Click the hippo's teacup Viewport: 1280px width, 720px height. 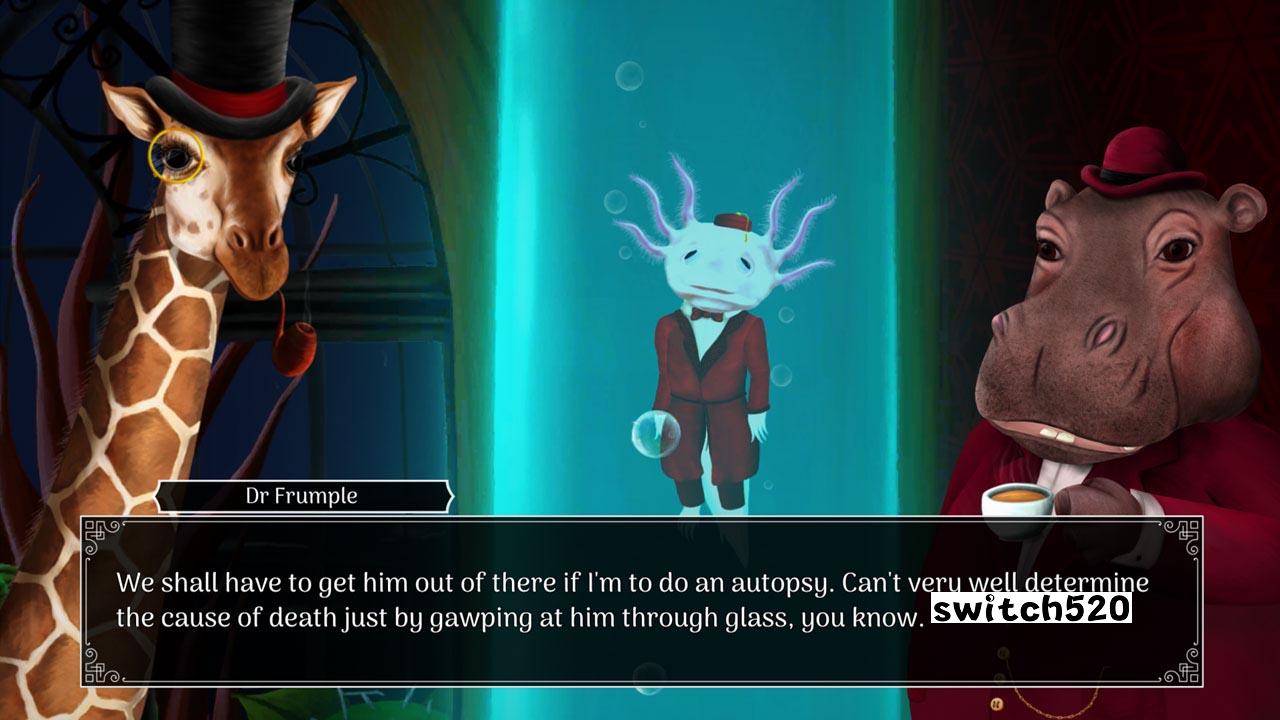click(x=1015, y=500)
